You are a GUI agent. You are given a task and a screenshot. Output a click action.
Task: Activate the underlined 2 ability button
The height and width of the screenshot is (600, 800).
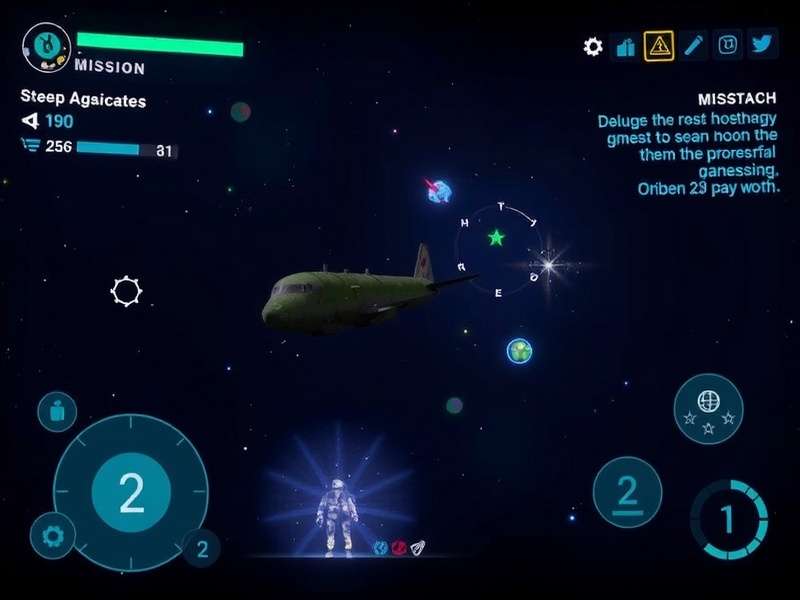tap(627, 492)
